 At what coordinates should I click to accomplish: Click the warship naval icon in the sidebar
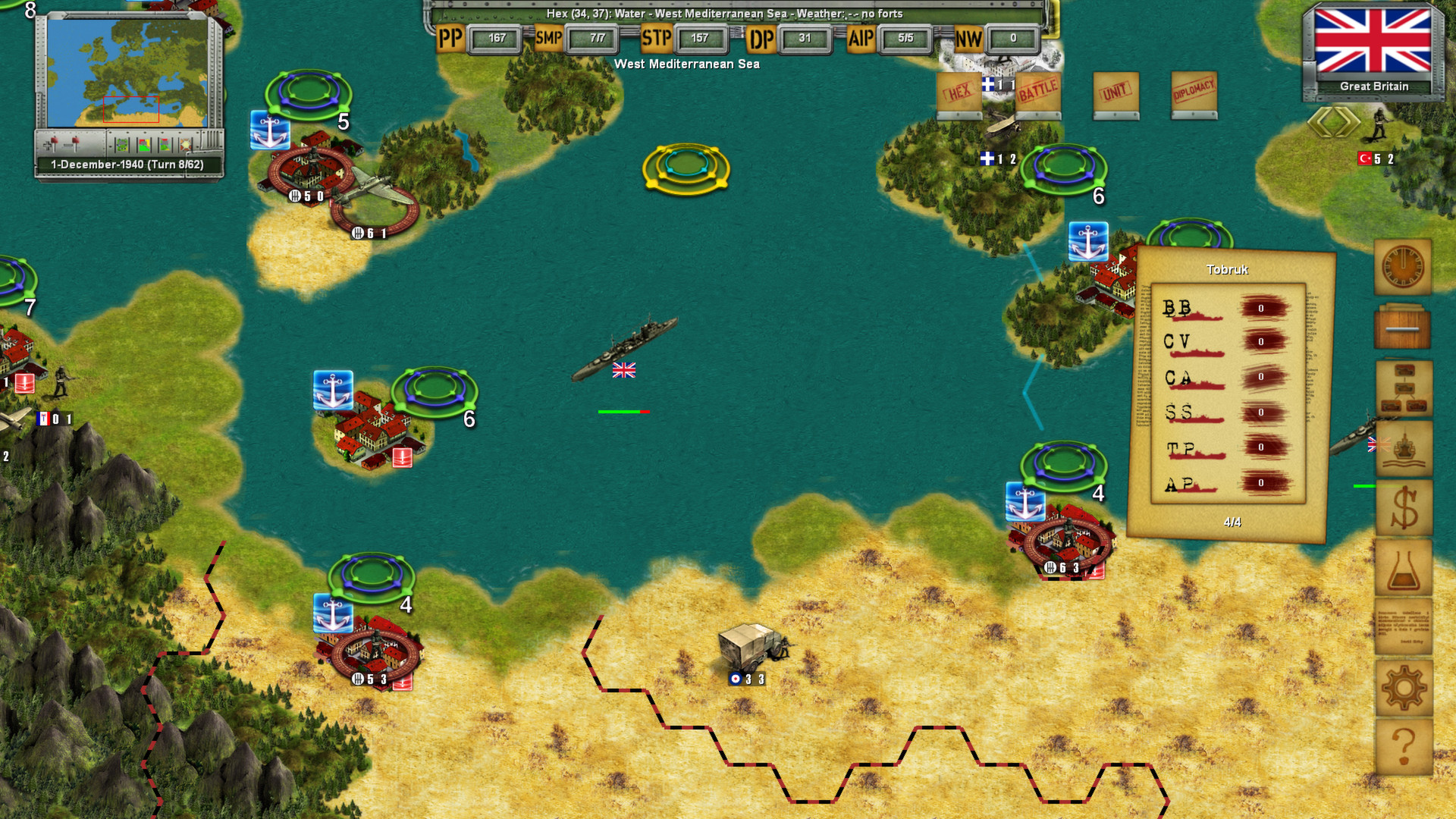(1403, 447)
